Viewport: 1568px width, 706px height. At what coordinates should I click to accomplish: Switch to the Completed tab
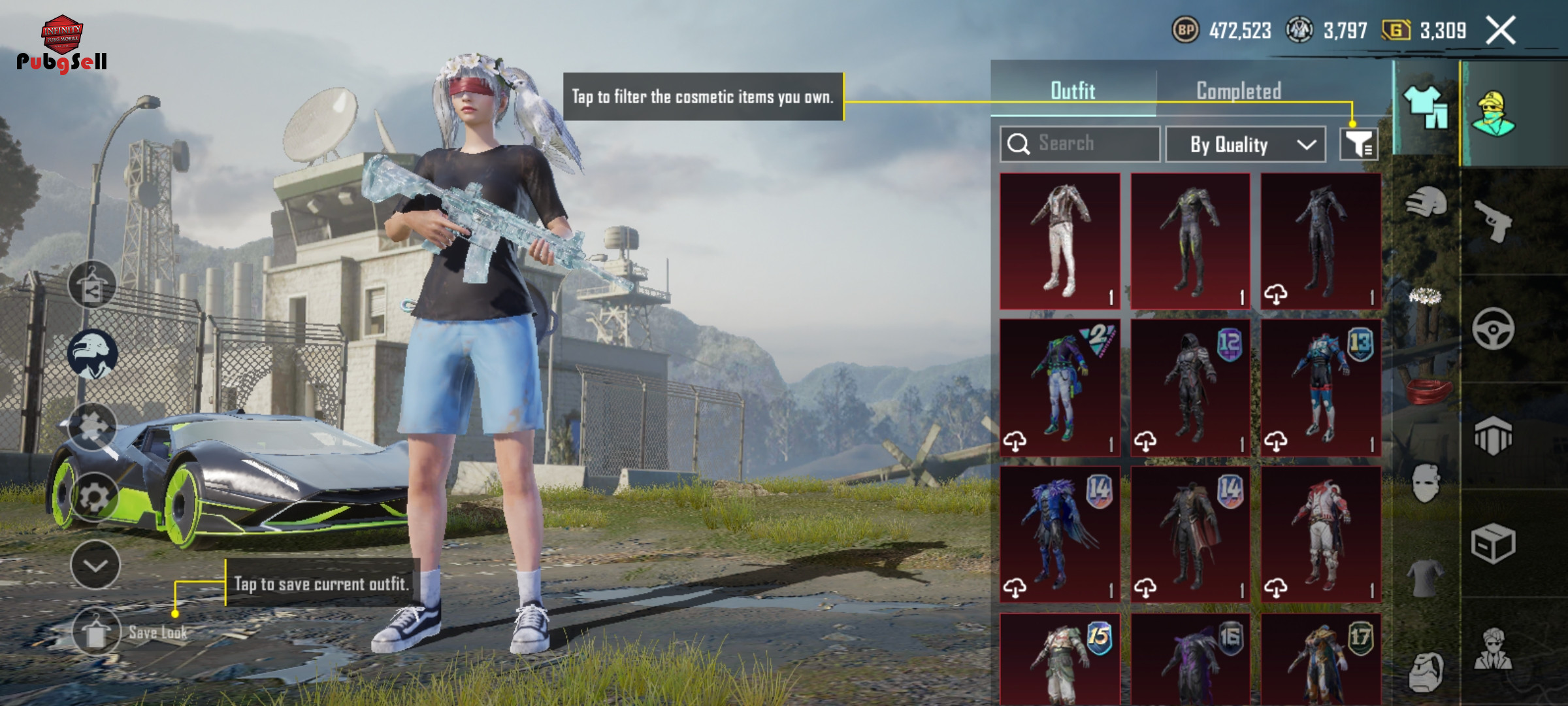click(1238, 91)
